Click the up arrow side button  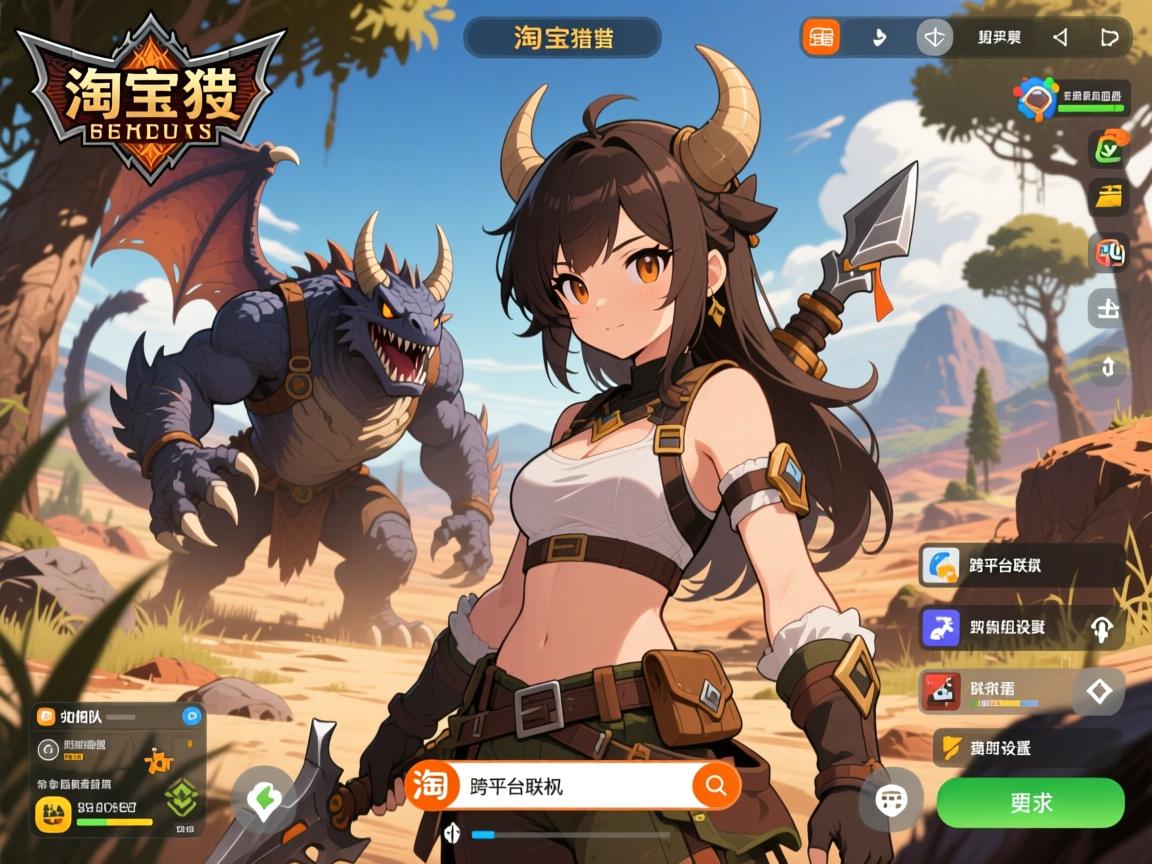[1108, 367]
